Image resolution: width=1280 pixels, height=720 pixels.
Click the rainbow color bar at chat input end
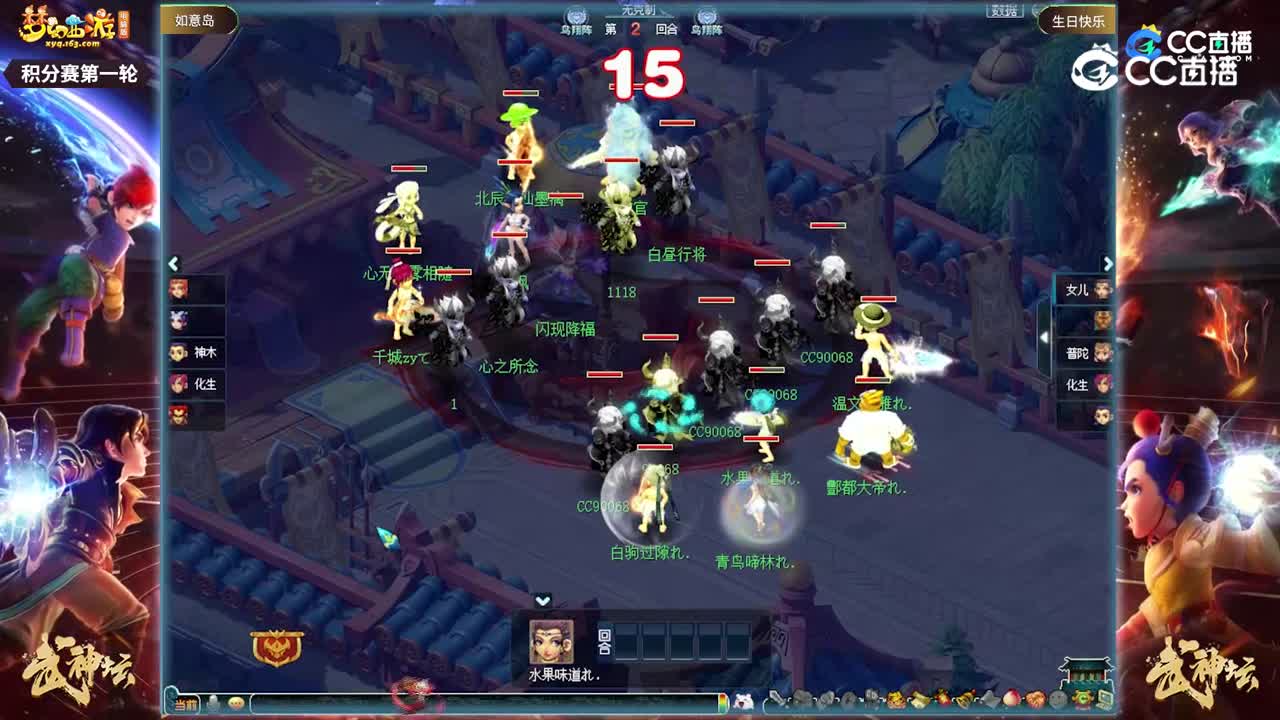tap(722, 701)
